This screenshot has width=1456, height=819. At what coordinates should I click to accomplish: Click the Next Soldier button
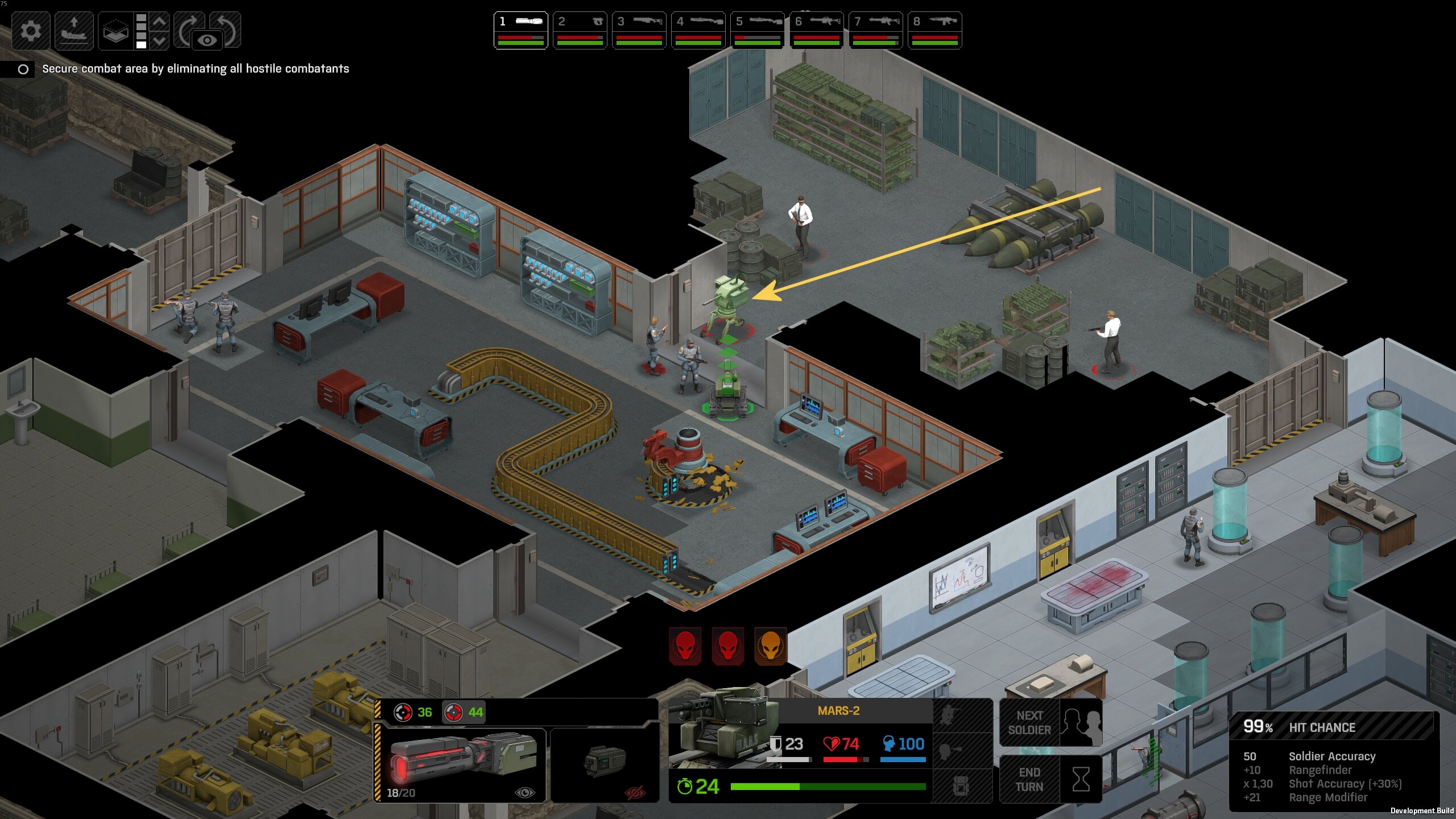(x=1050, y=722)
